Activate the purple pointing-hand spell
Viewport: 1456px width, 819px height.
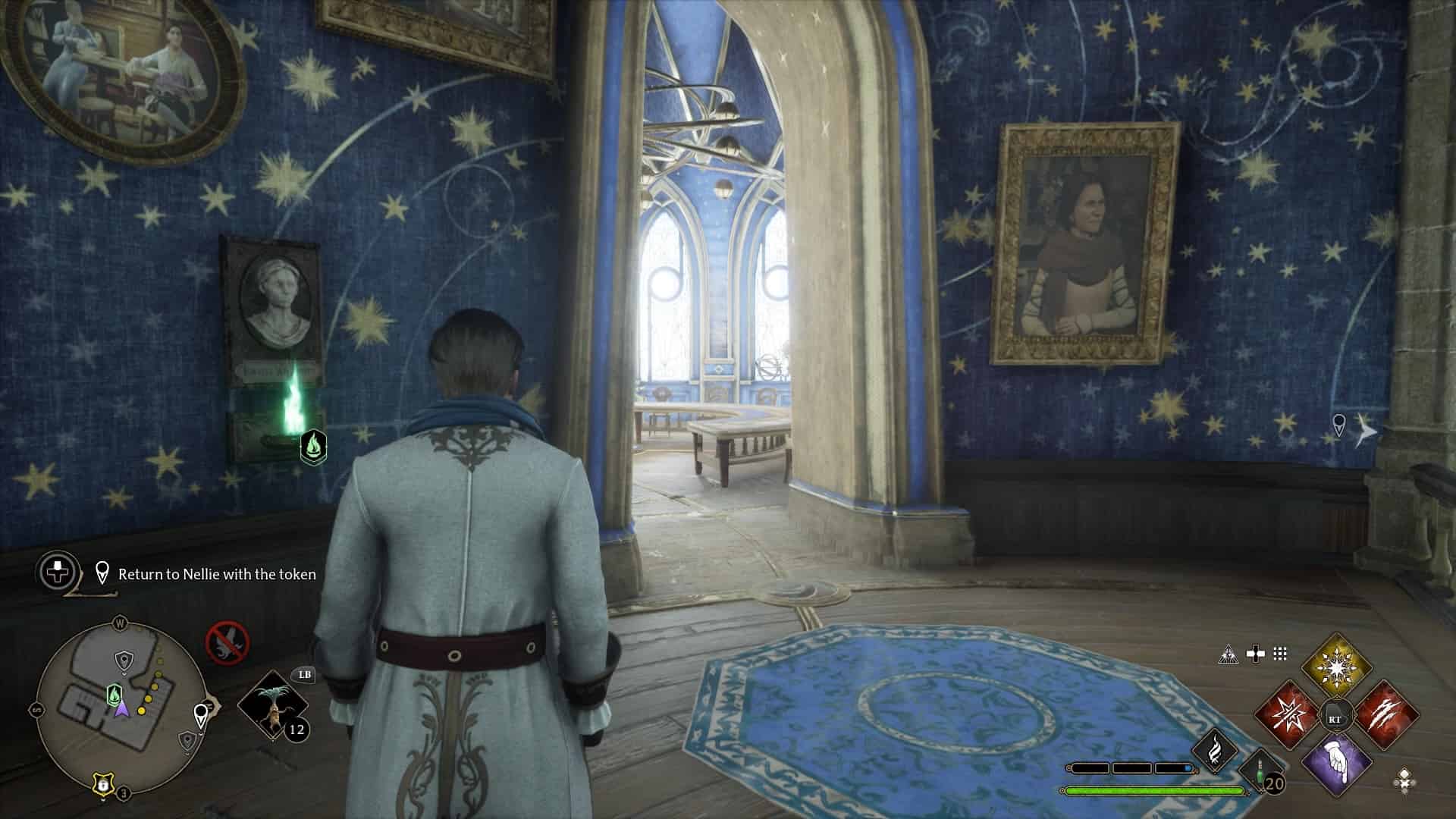(1336, 765)
